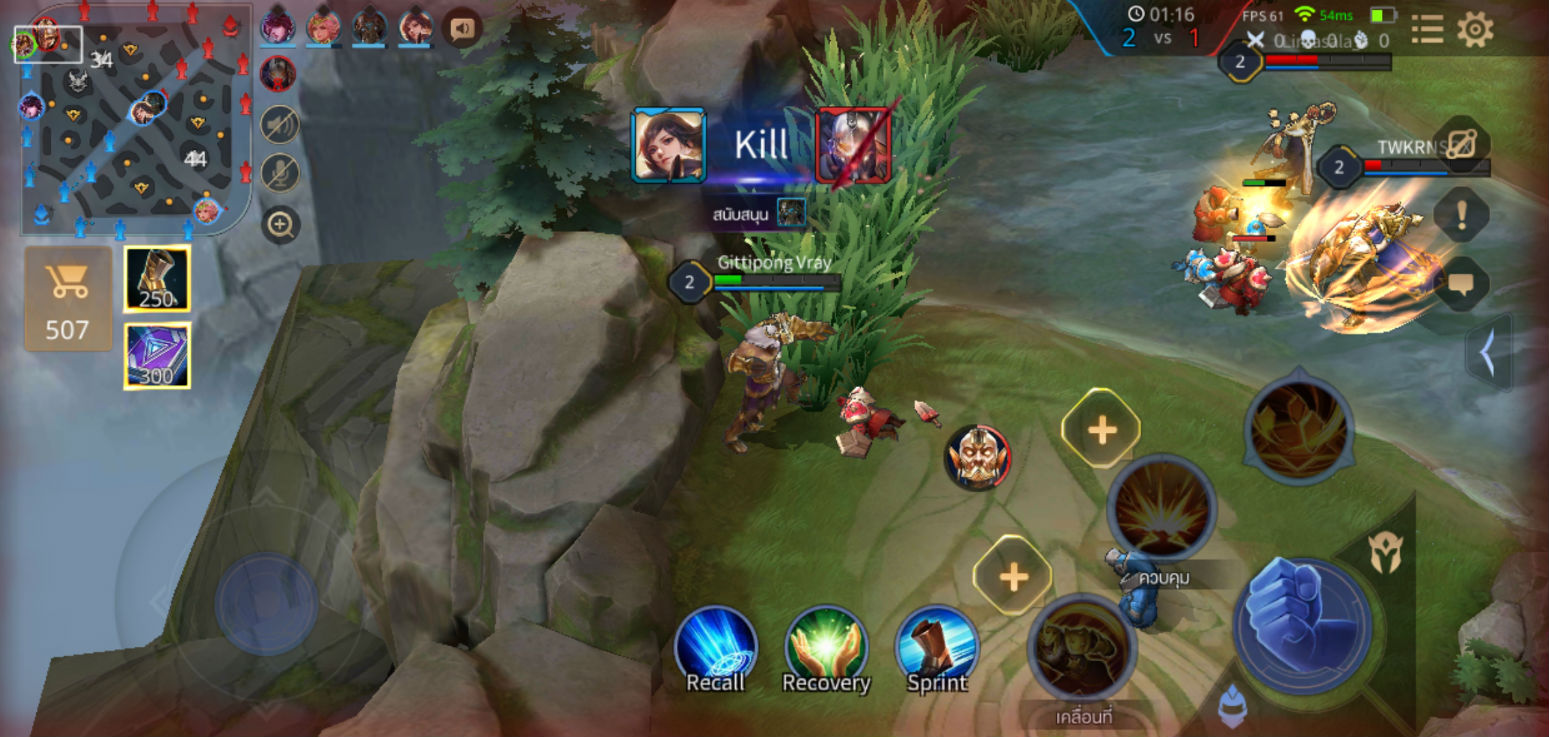Zoom the minimap with the magnifier button
The image size is (1549, 737).
tap(281, 225)
